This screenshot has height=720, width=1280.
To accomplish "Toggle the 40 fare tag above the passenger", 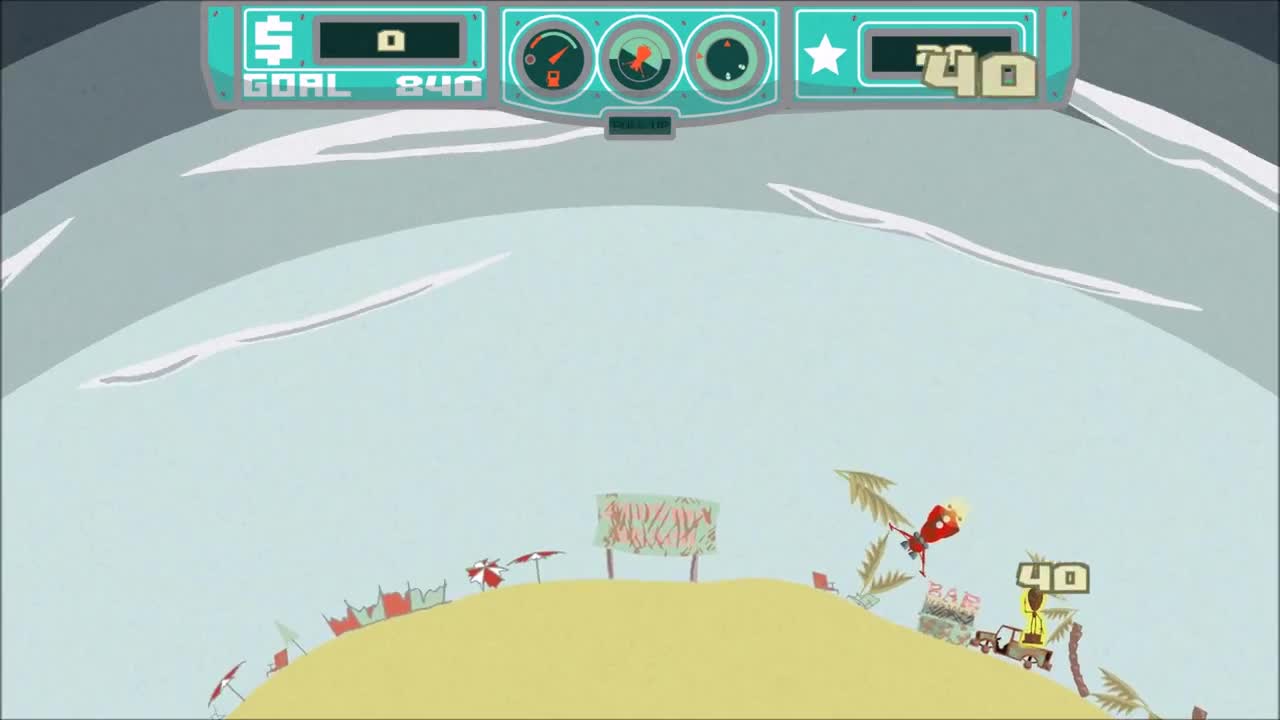I will [1051, 578].
